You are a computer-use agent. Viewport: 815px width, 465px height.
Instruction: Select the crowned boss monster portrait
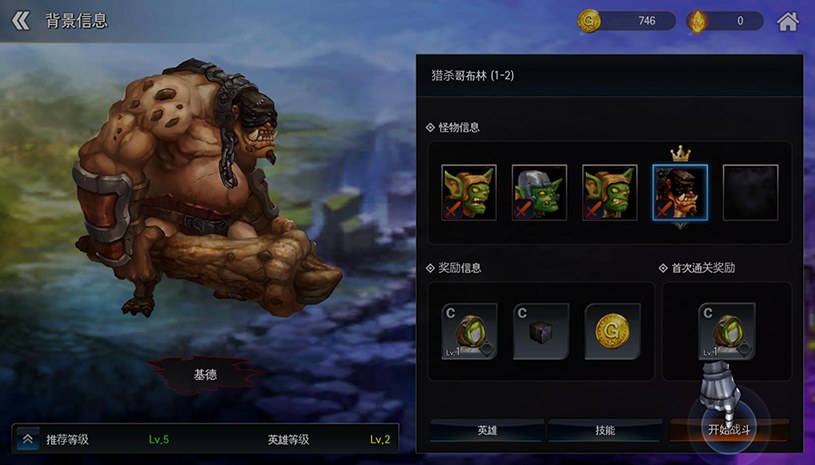click(680, 193)
